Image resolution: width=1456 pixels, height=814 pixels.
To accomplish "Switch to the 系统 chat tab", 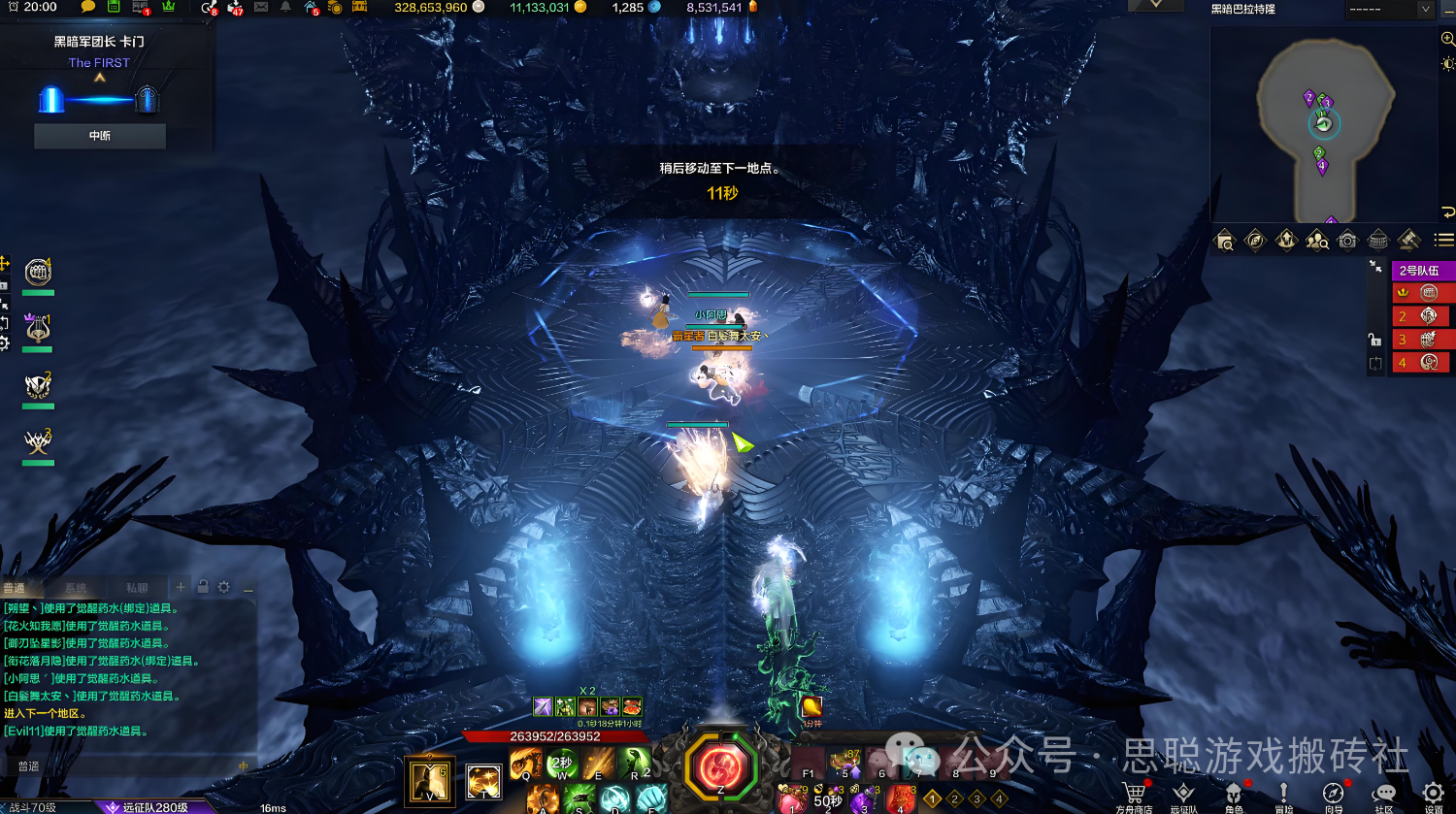I will click(x=76, y=588).
